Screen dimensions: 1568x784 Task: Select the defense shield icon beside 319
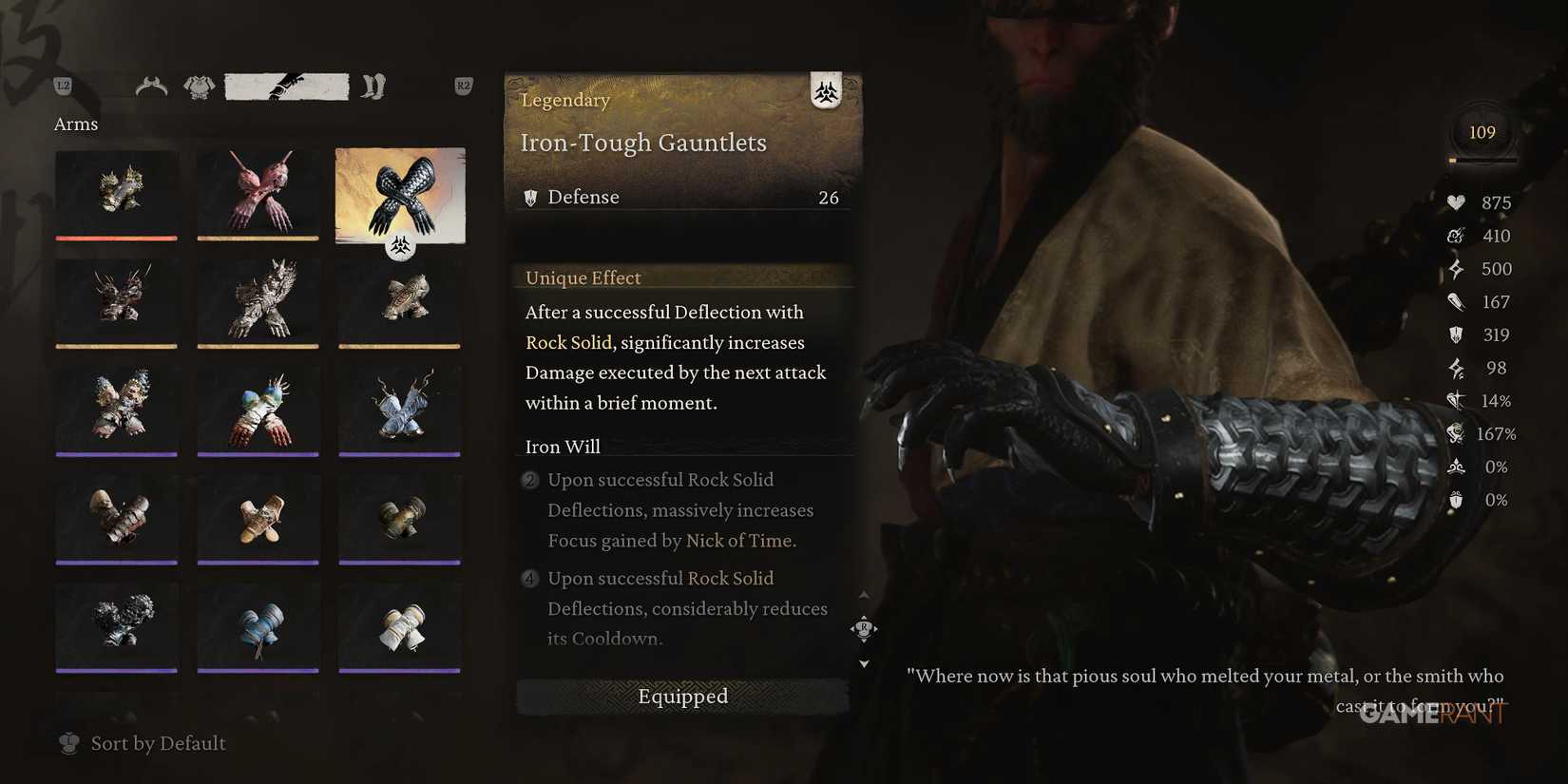[1456, 335]
